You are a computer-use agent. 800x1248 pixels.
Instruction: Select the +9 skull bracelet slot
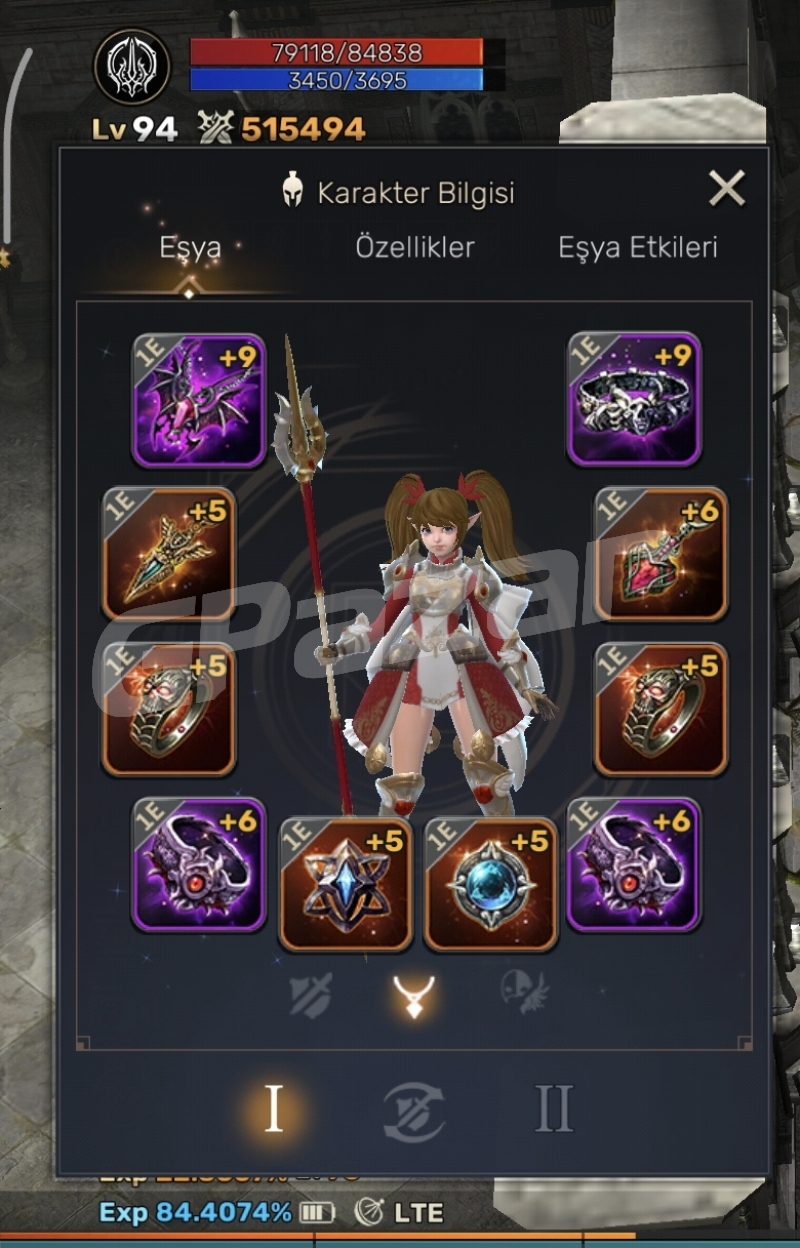pyautogui.click(x=634, y=400)
